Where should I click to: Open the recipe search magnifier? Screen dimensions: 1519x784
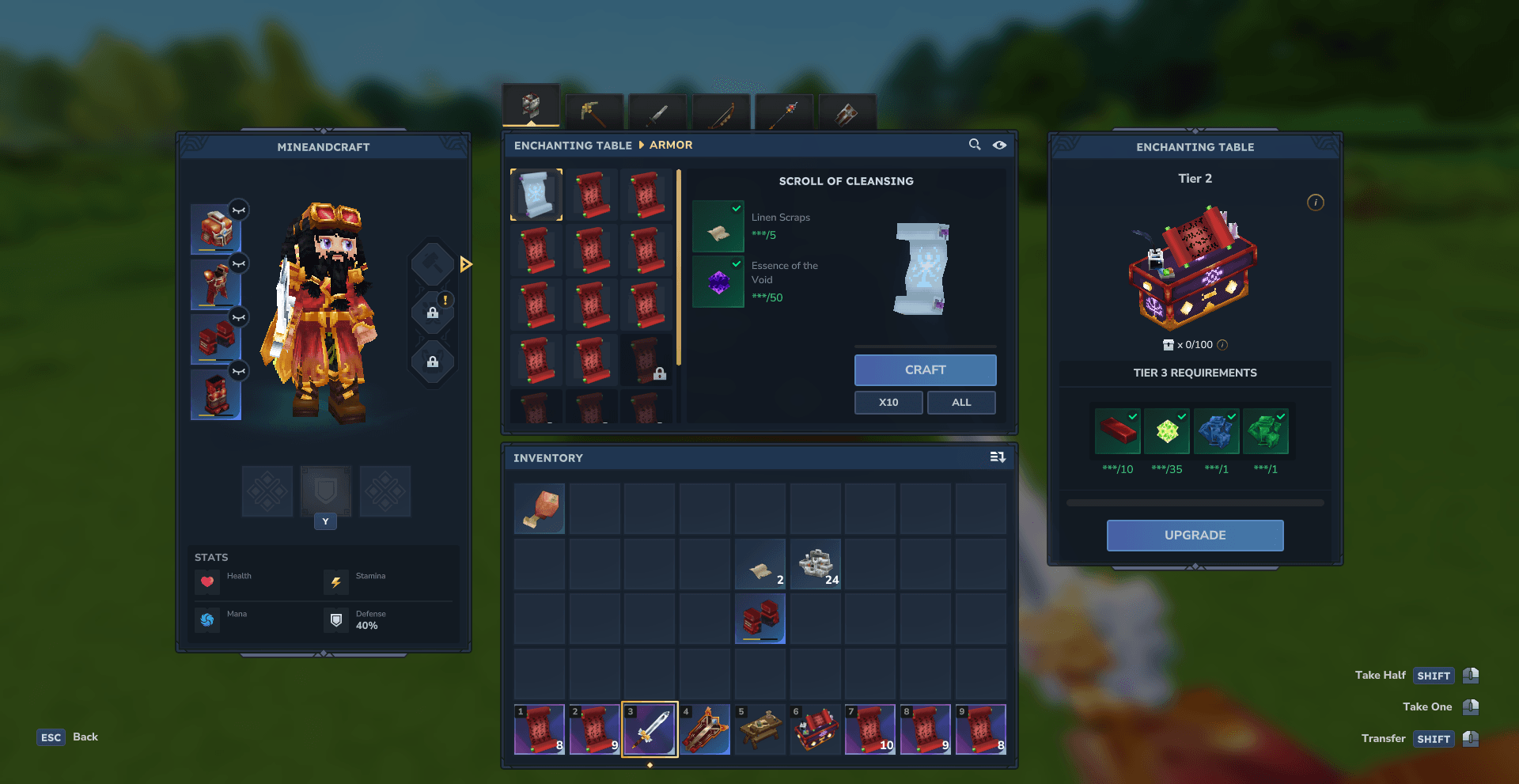click(x=975, y=145)
